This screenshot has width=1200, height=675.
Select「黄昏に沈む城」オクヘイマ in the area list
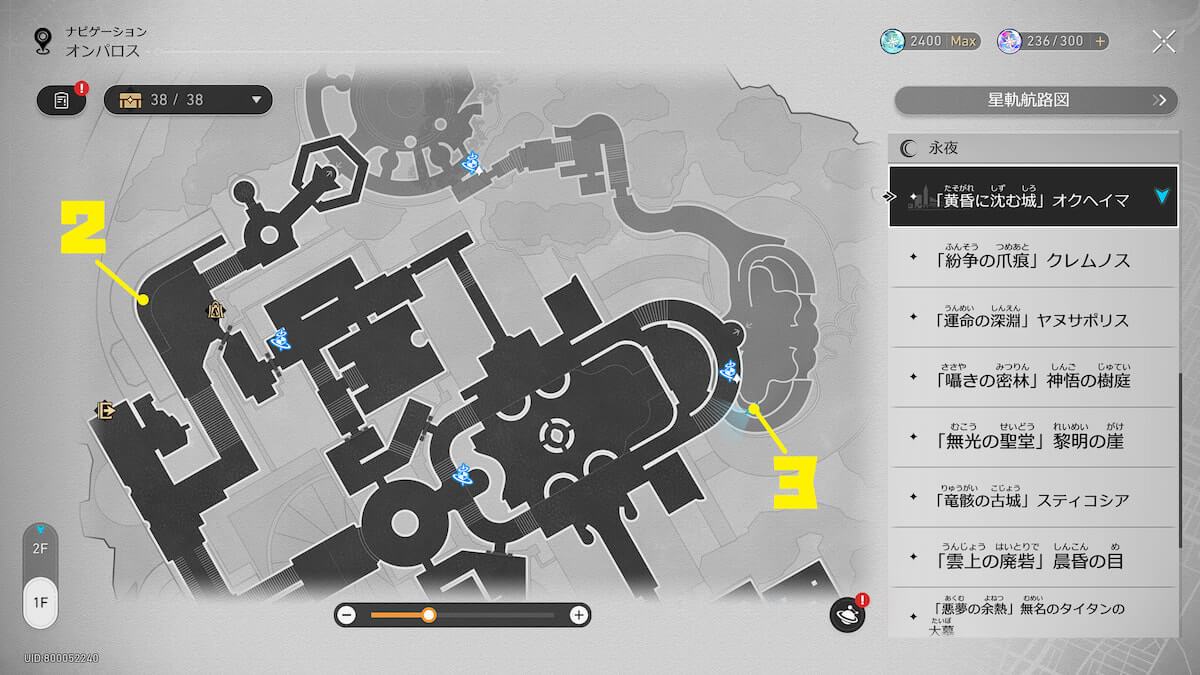coord(1034,198)
